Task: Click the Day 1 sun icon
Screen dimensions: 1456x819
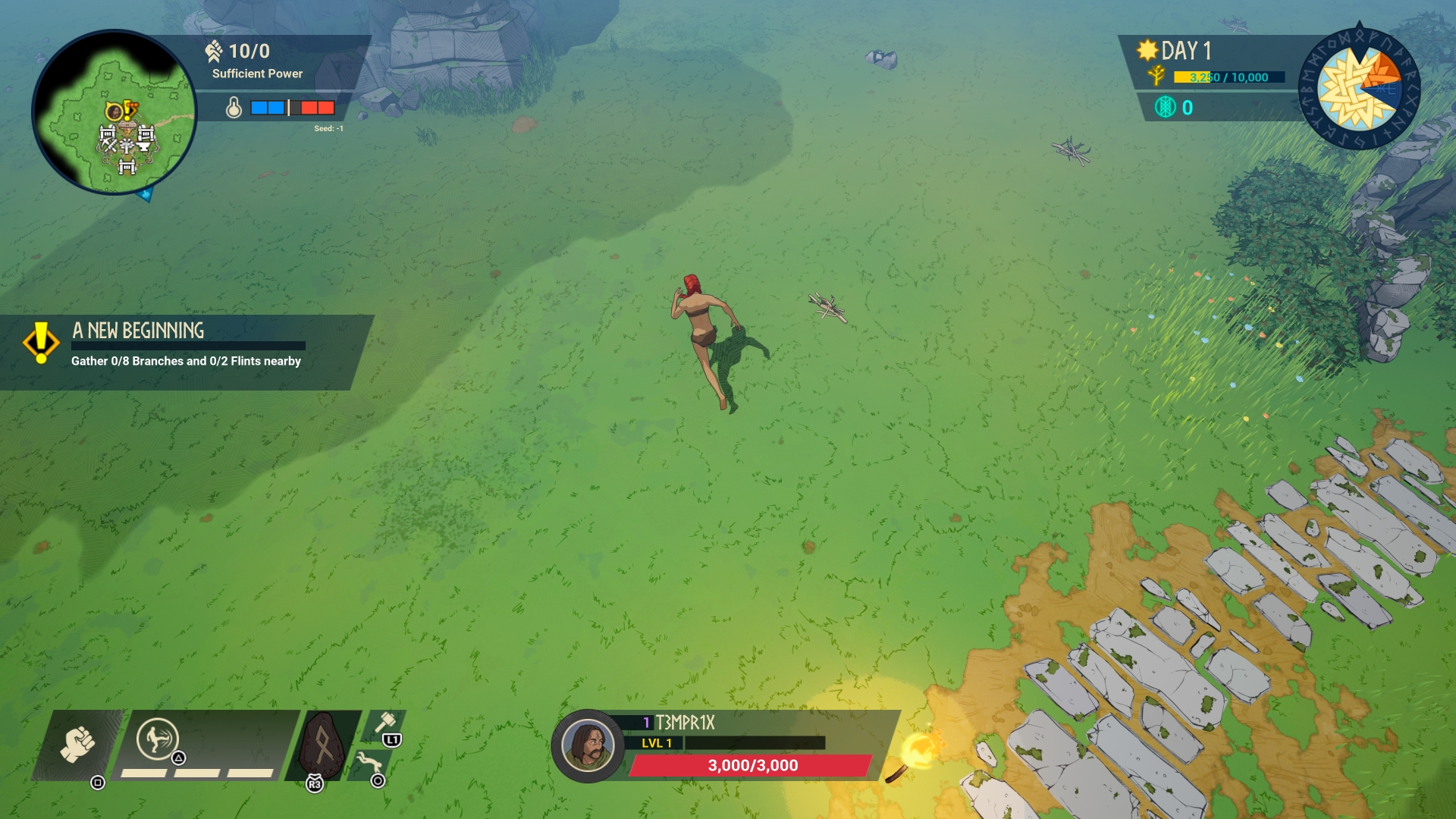Action: (1147, 50)
